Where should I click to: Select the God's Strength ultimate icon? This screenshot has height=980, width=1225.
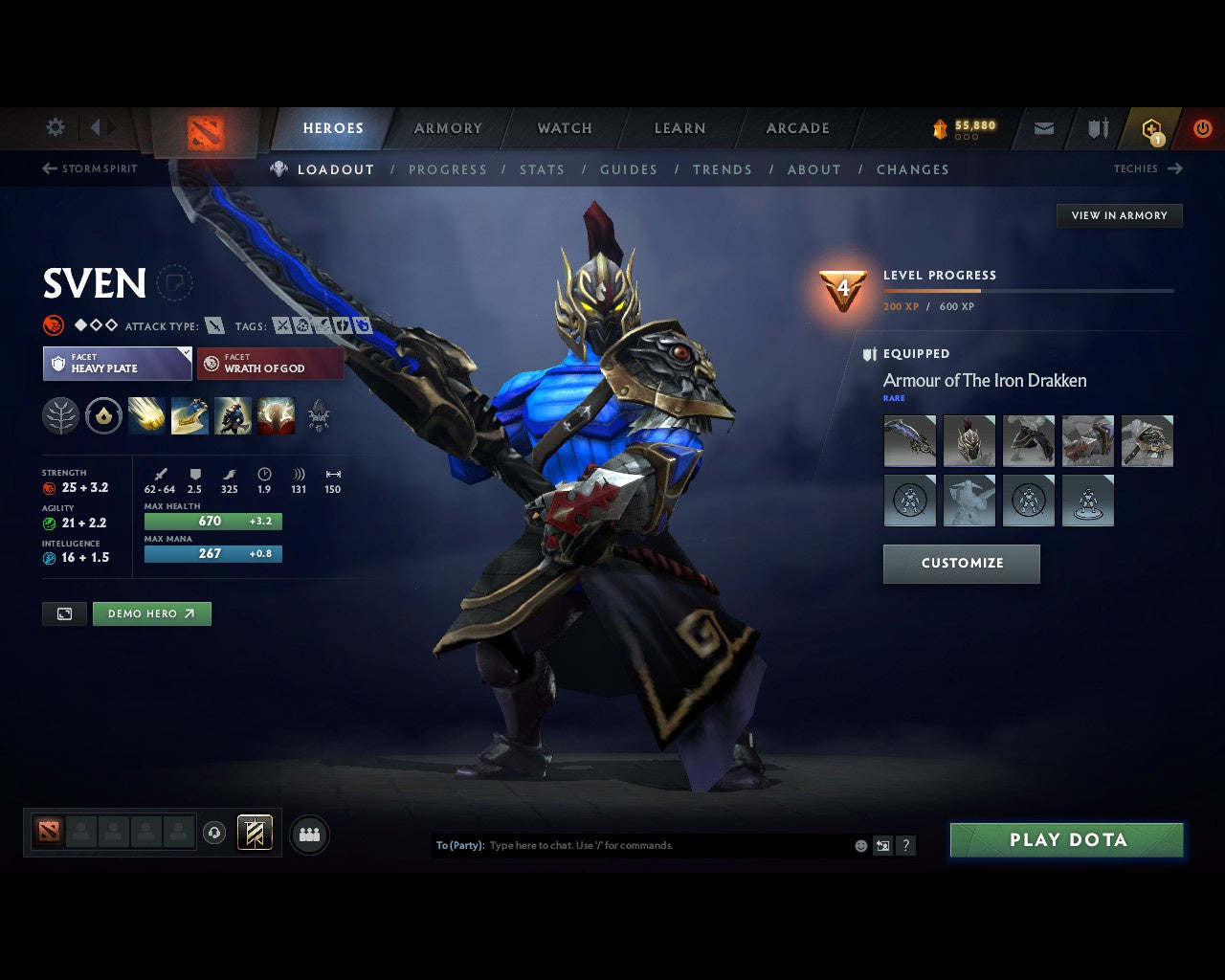(276, 415)
